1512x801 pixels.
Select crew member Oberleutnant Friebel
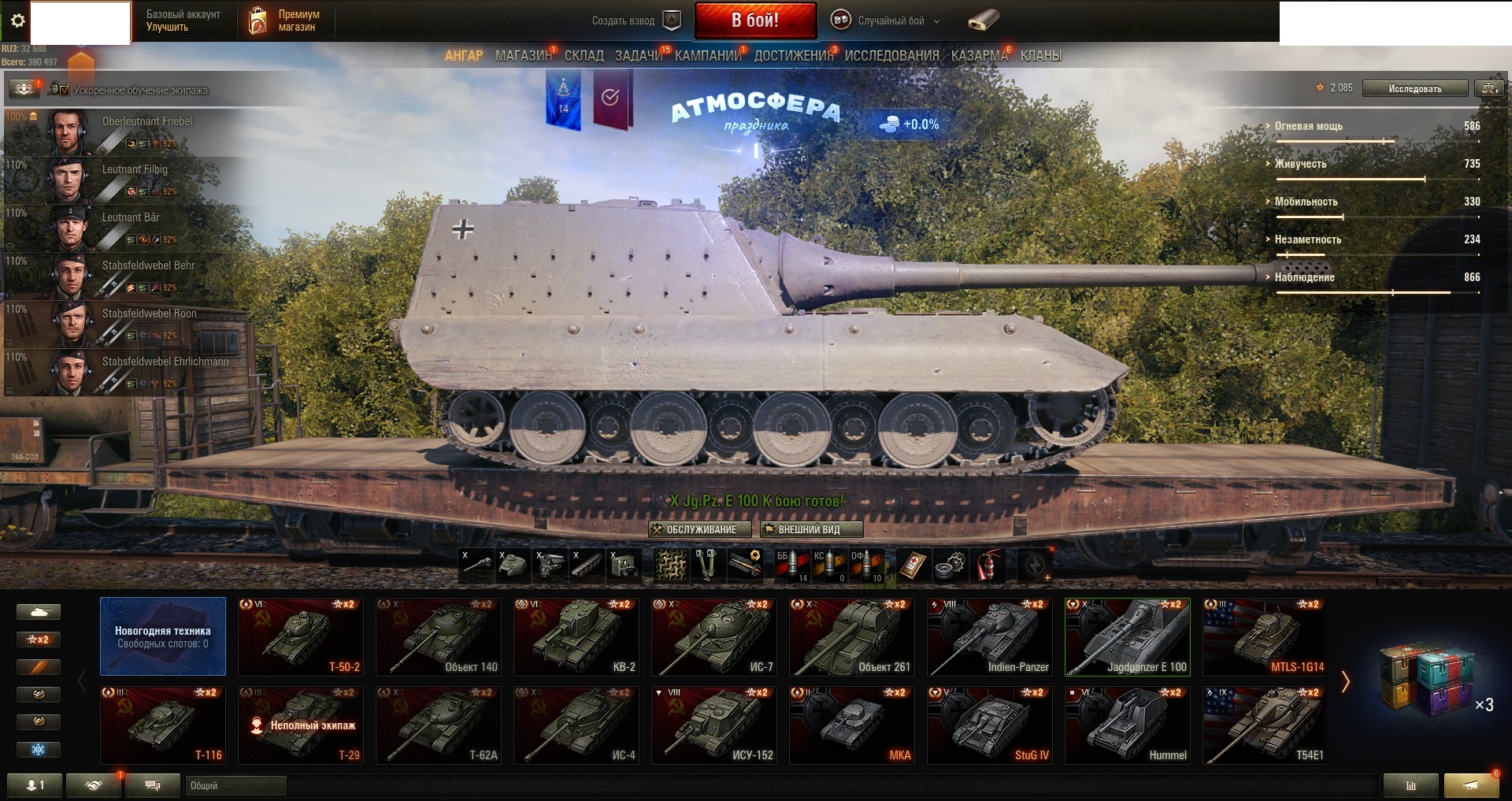click(x=126, y=132)
